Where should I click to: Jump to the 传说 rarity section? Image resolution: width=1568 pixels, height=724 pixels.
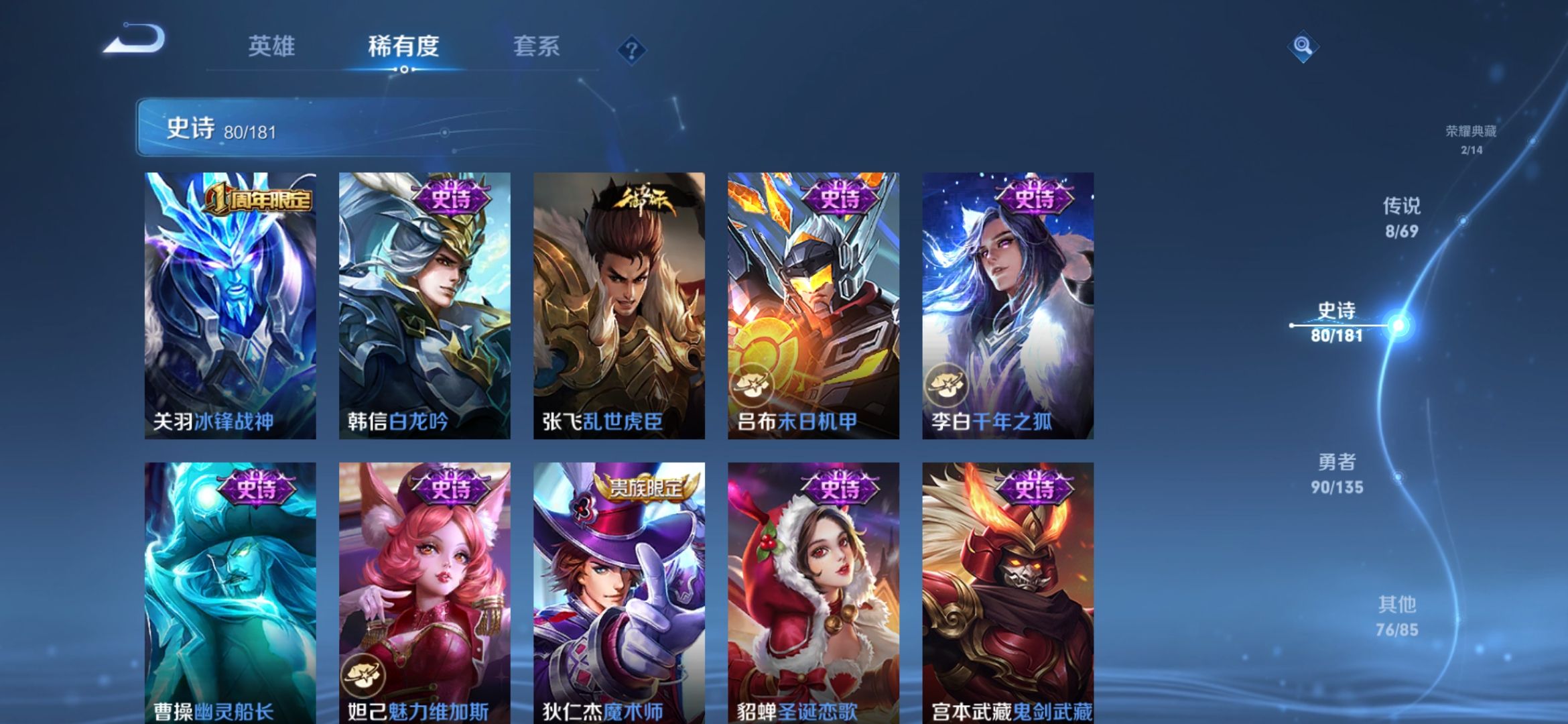1402,217
